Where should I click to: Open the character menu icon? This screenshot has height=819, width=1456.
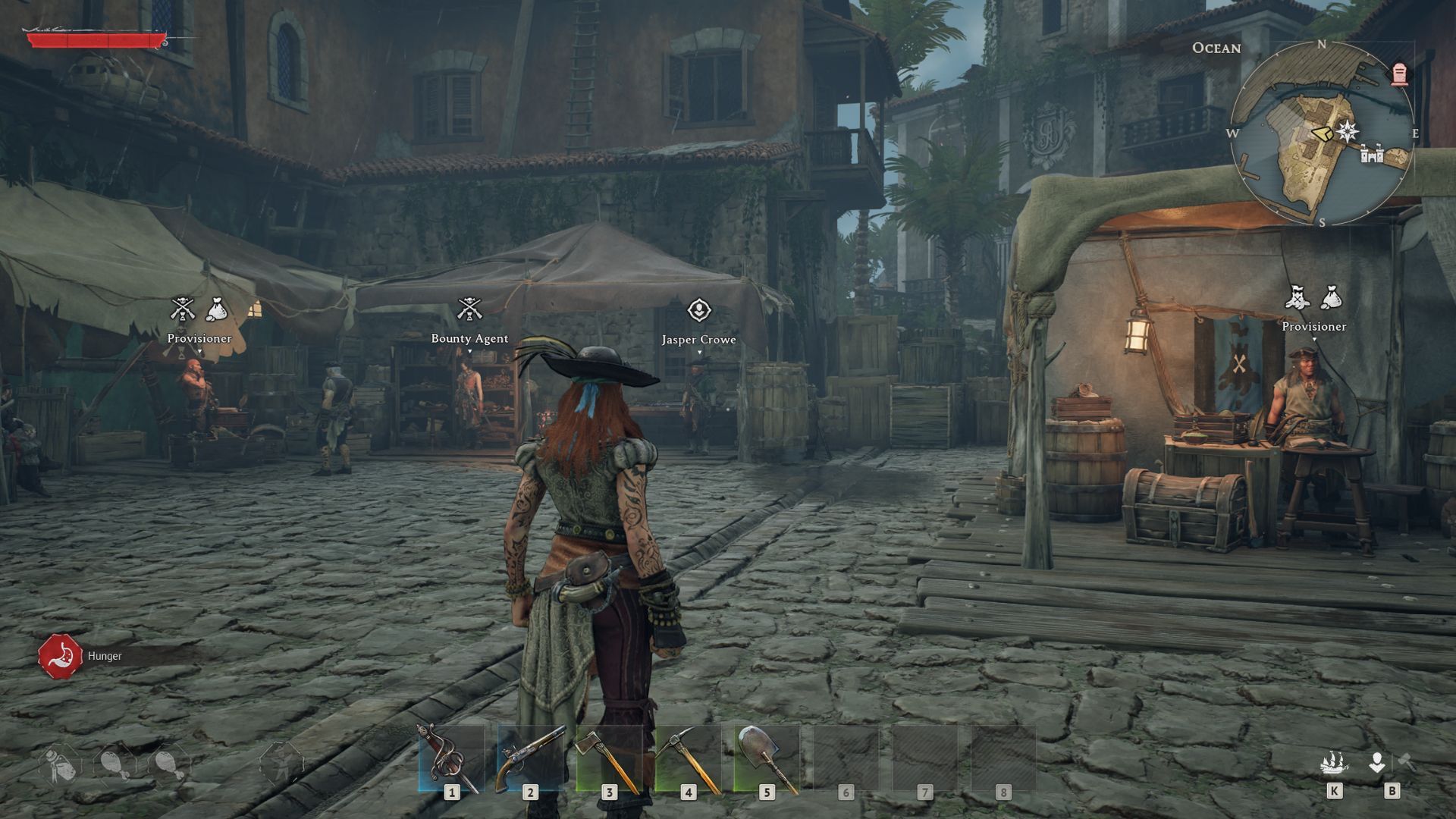(x=1377, y=762)
